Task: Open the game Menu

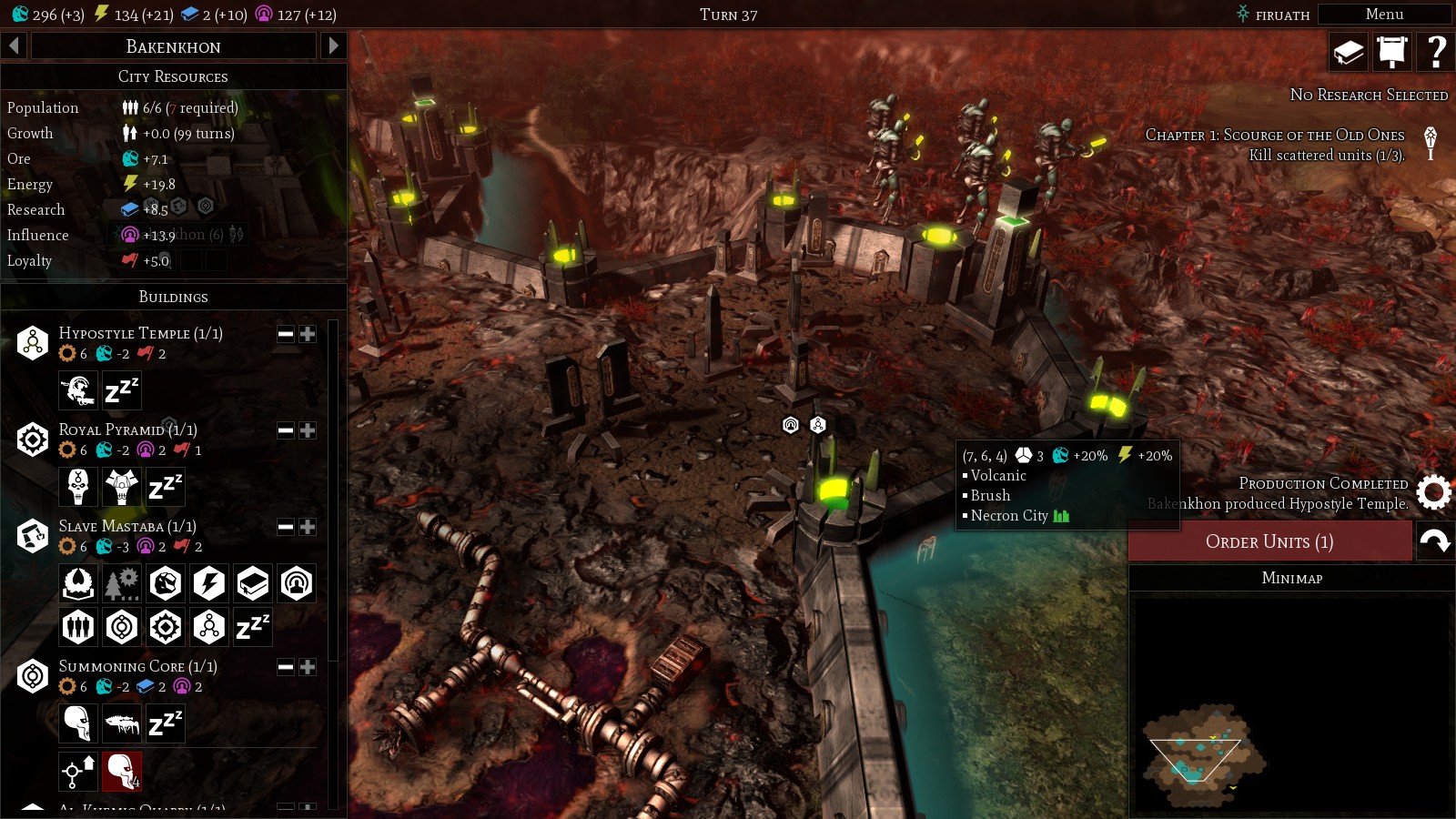Action: (x=1383, y=15)
